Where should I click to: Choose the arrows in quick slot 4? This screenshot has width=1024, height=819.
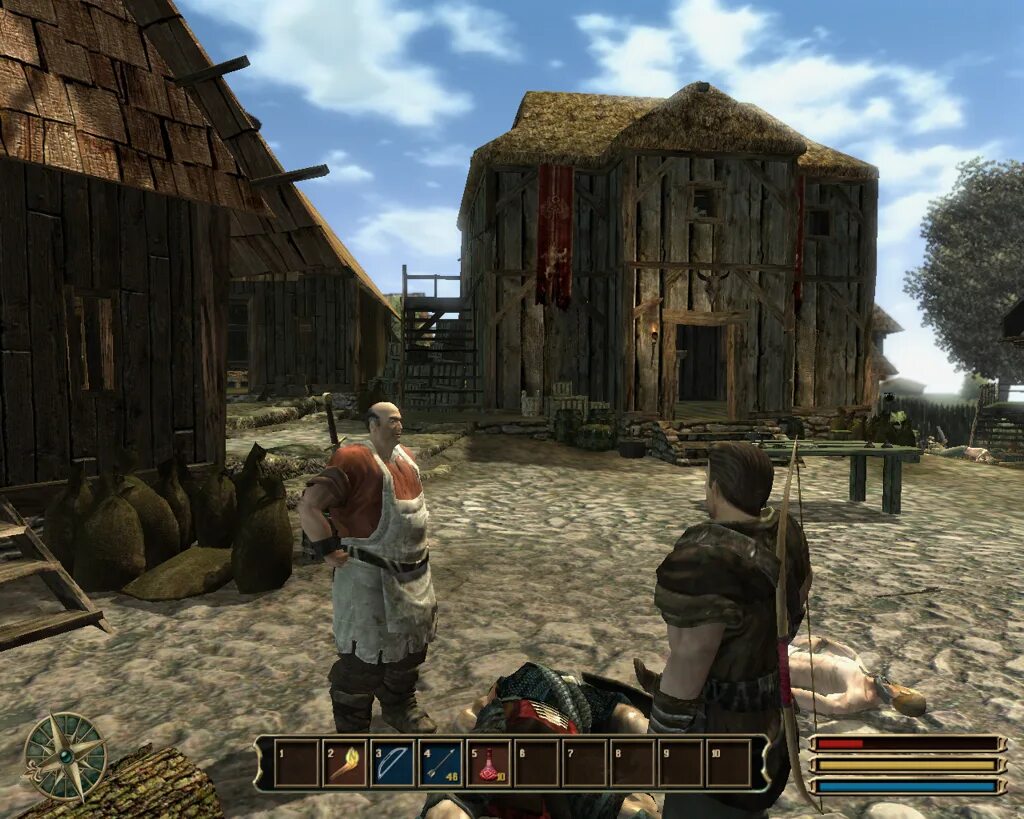point(441,763)
